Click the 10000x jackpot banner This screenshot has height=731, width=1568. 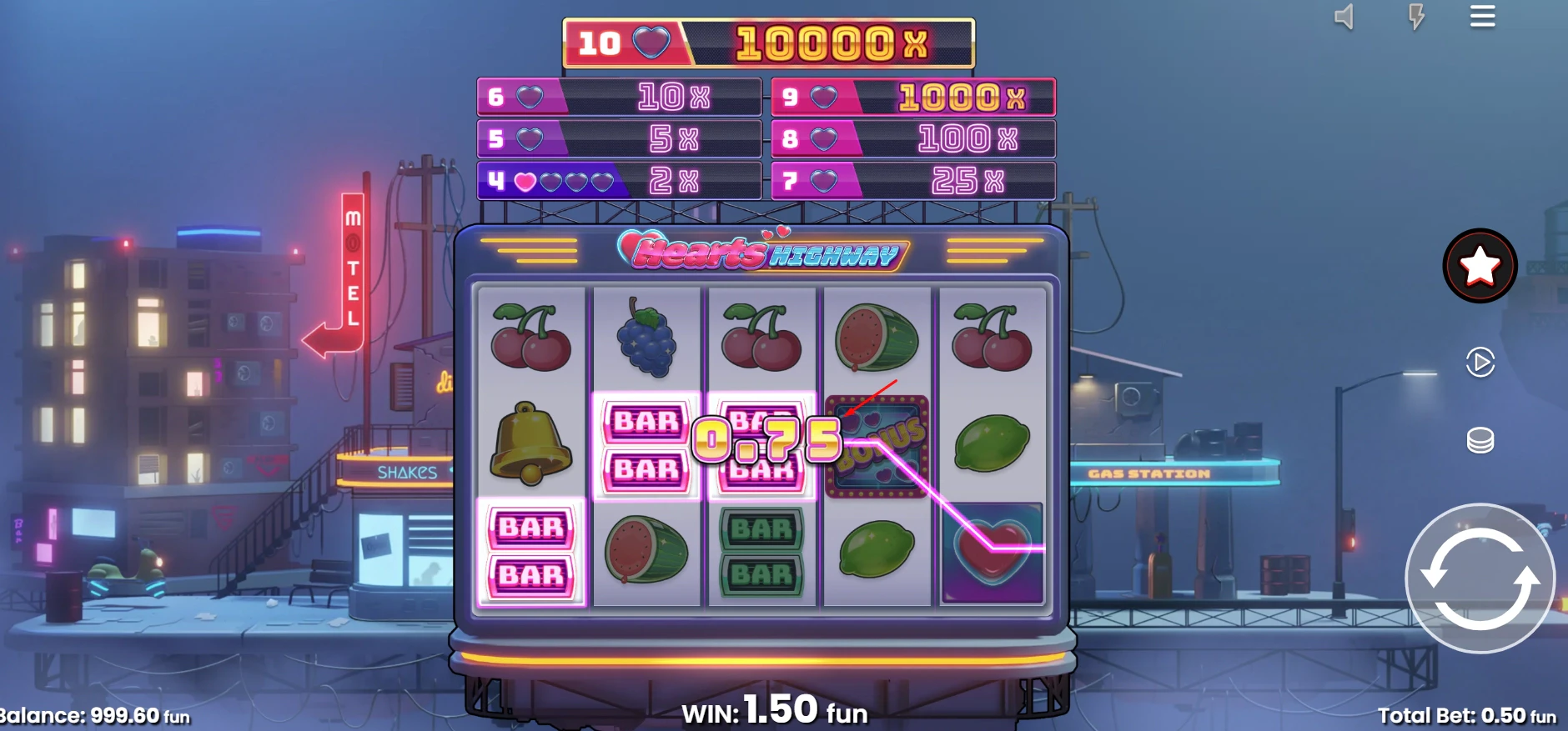(x=771, y=40)
